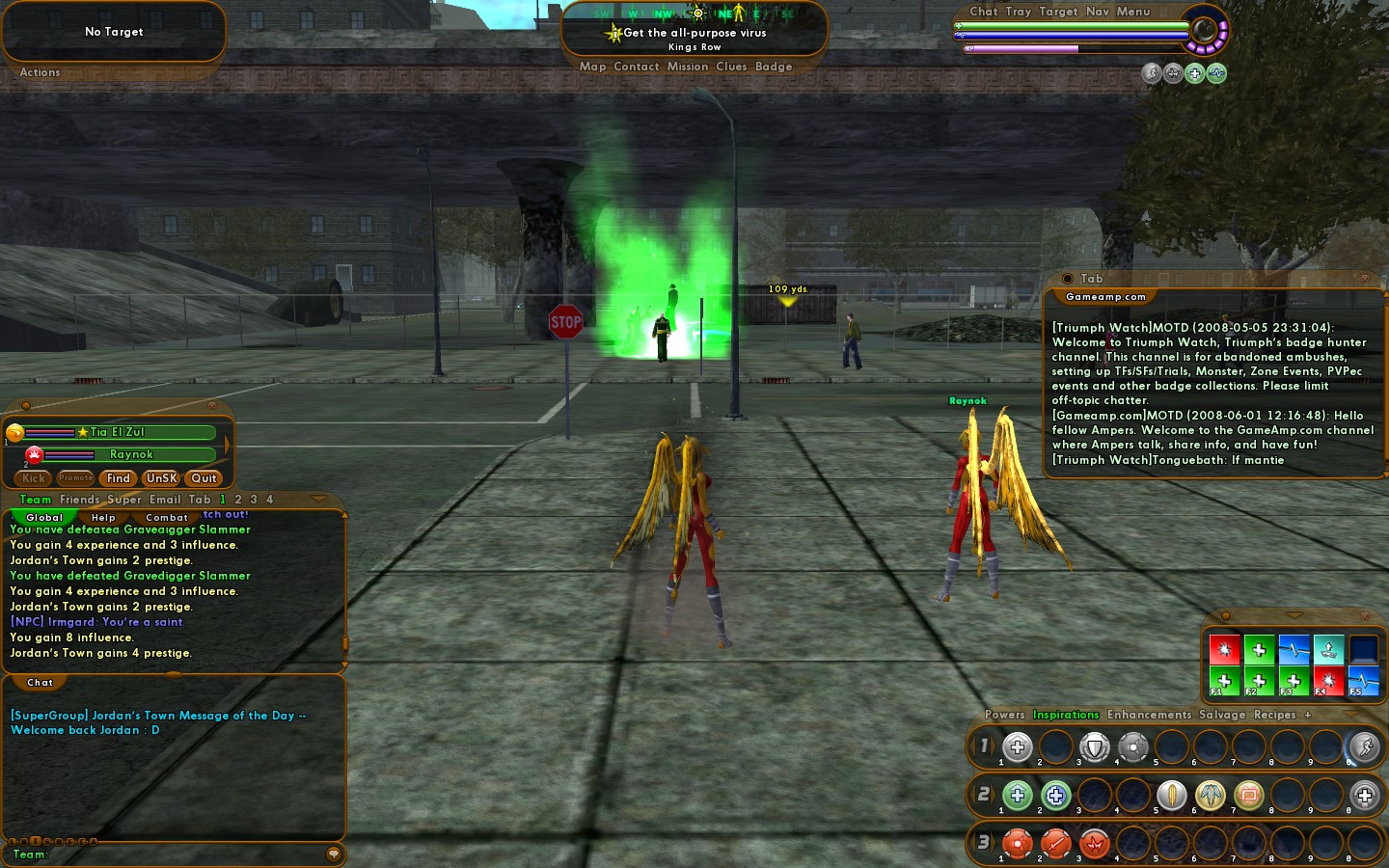1389x868 pixels.
Task: Open the Contact list
Action: click(636, 67)
